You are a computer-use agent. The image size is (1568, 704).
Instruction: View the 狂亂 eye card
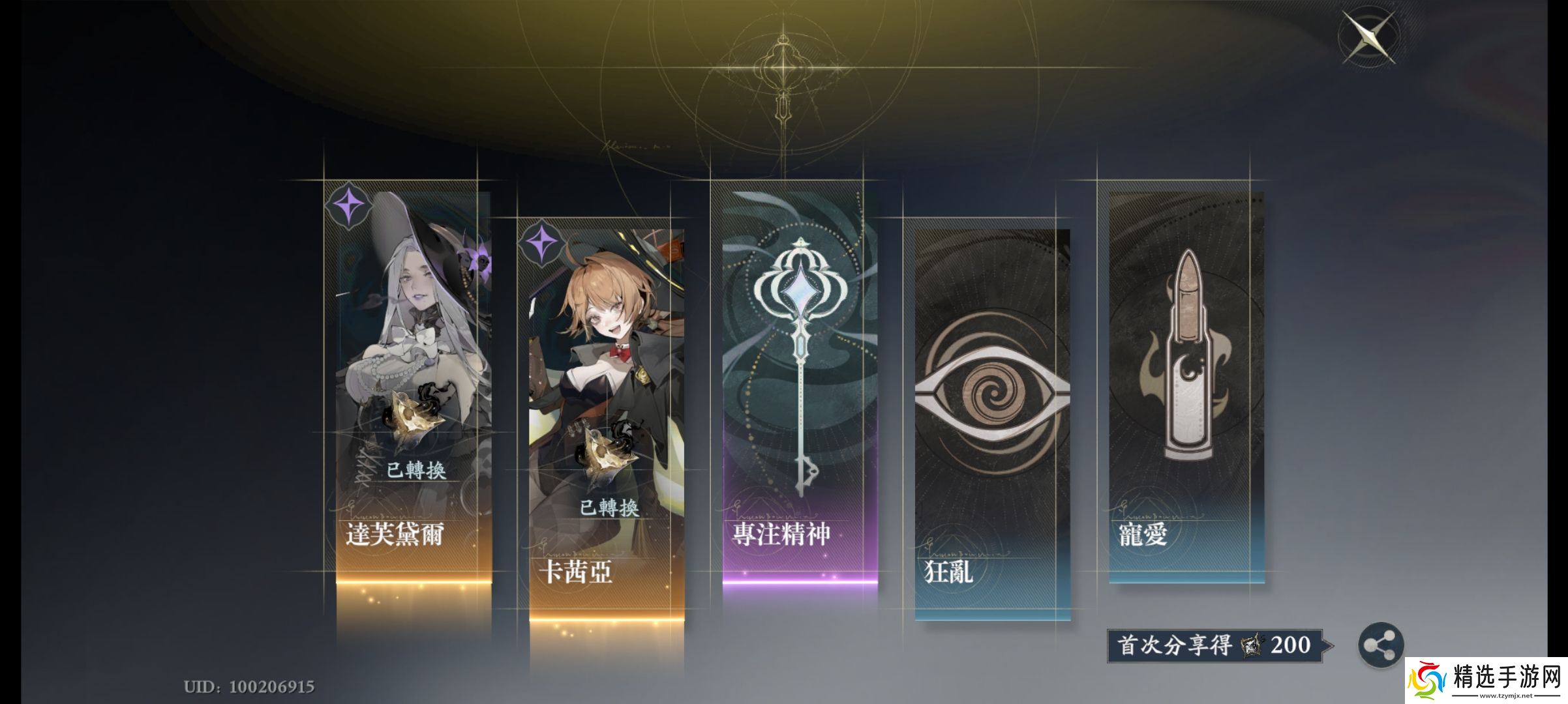click(x=992, y=424)
